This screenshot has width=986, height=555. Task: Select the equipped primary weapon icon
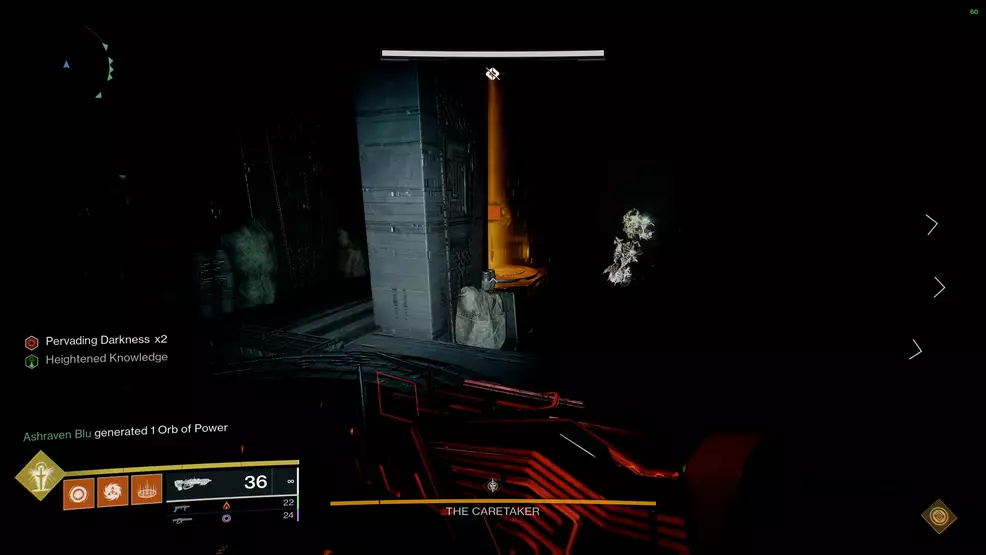pyautogui.click(x=193, y=483)
